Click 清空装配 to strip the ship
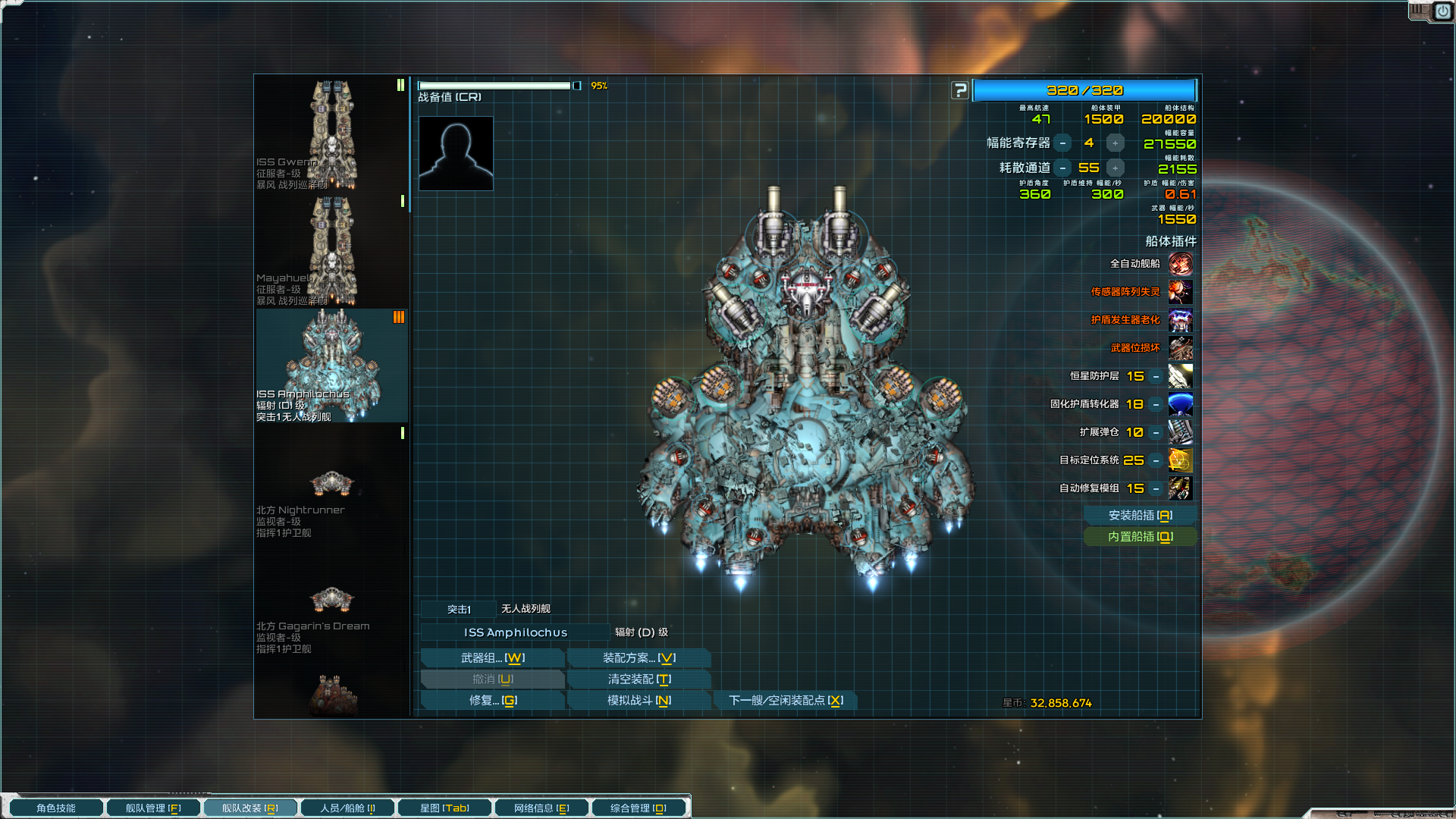This screenshot has width=1456, height=819. tap(639, 679)
